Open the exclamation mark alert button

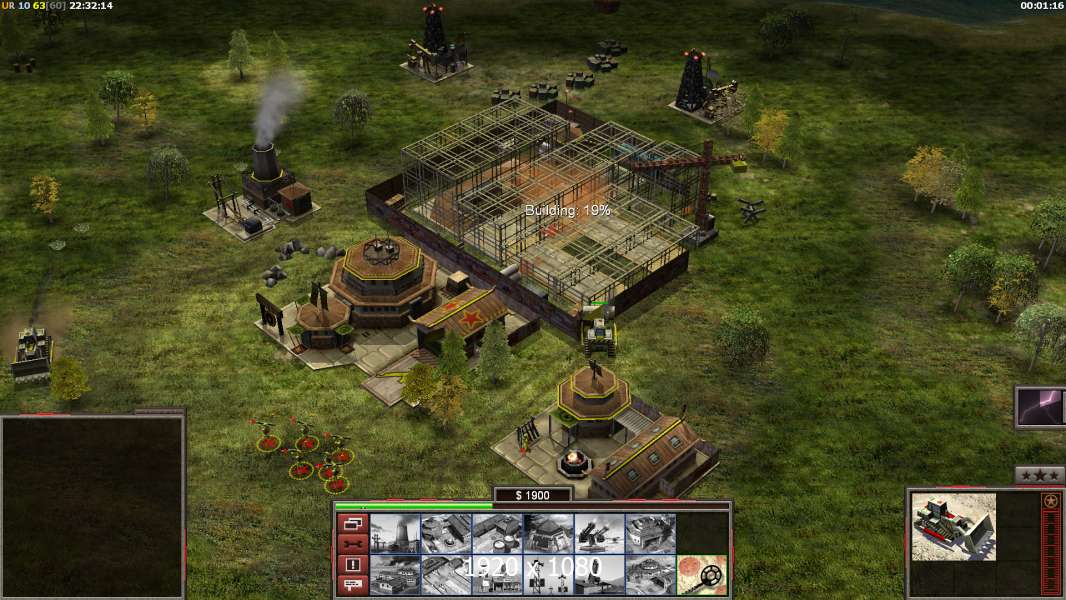tap(352, 565)
